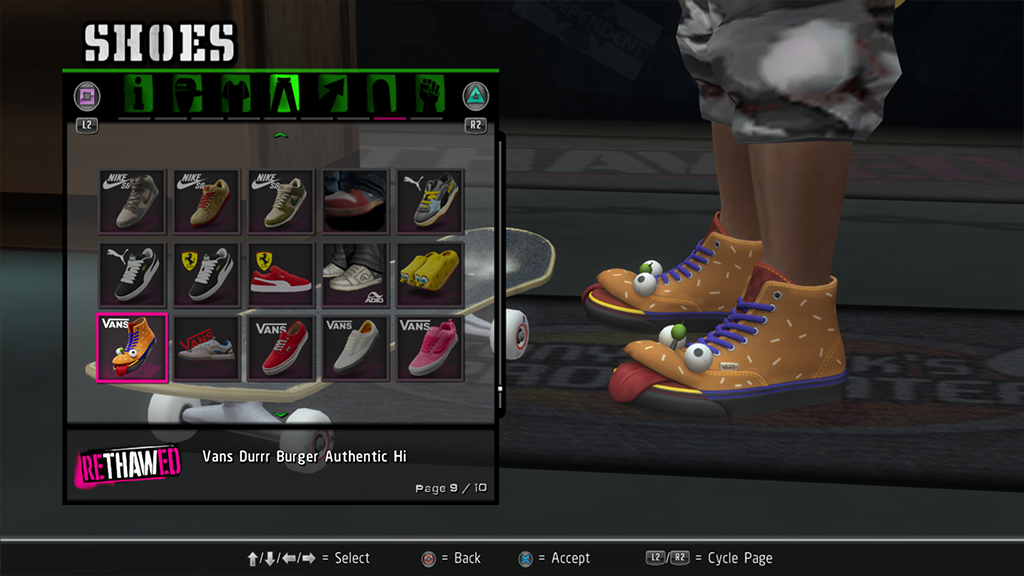Select the Vans Durrr Burger shoe tile

tap(132, 347)
